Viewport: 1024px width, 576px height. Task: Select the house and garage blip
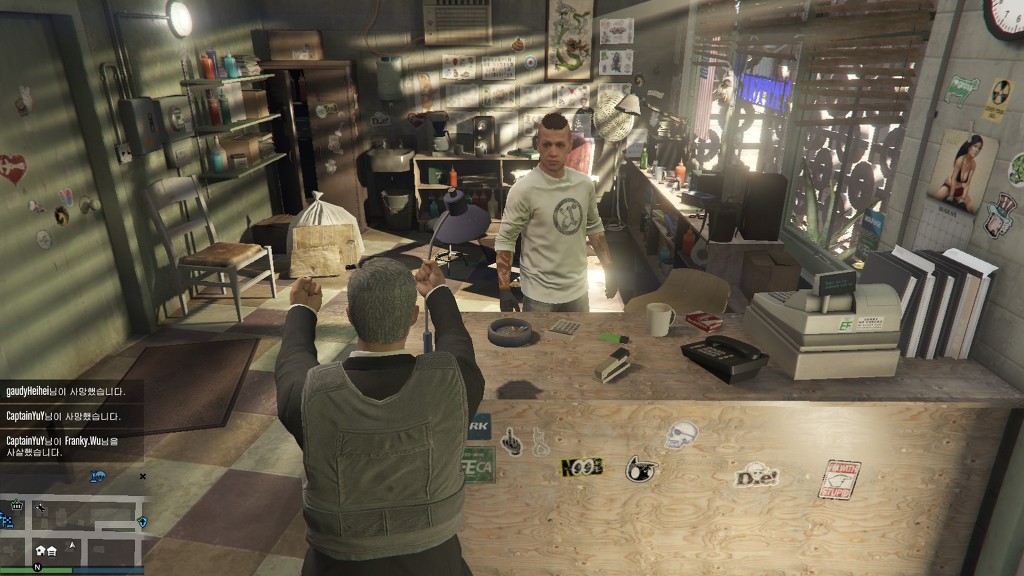46,549
